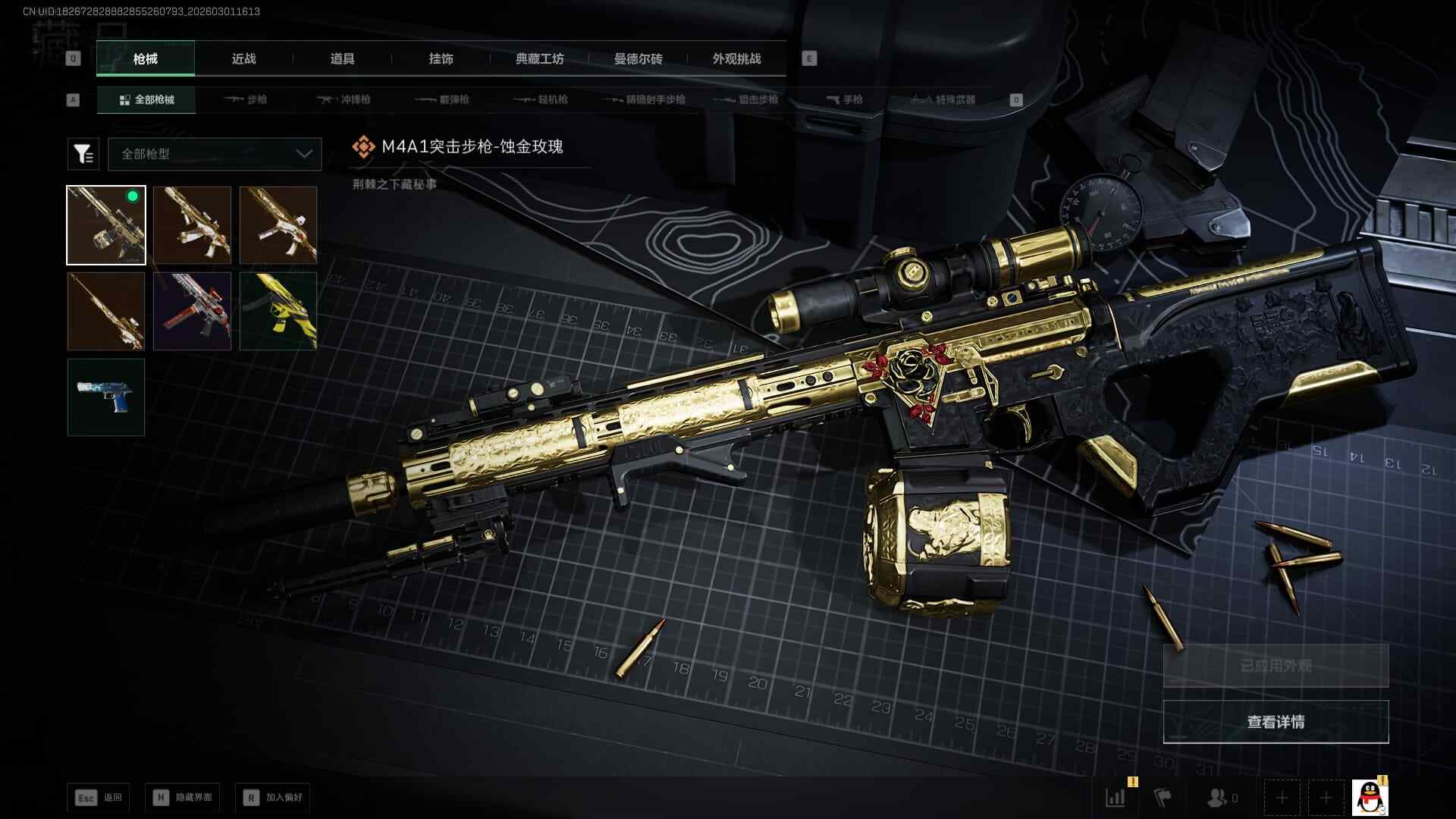1456x819 pixels.
Task: Open the 曼德尔砖 tab
Action: point(638,59)
